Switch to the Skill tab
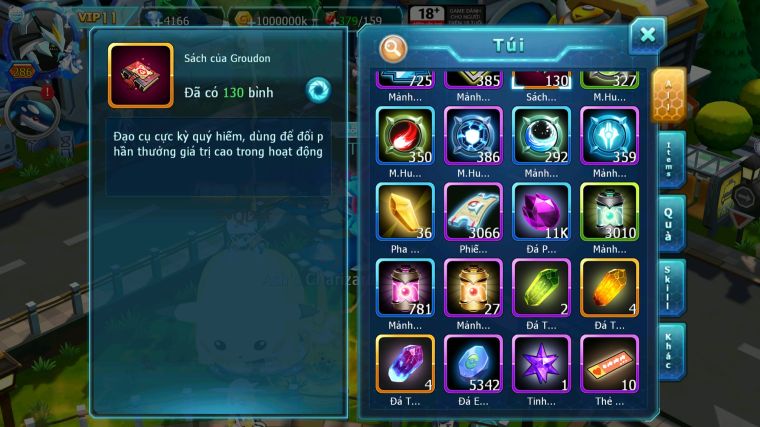The width and height of the screenshot is (760, 427). (671, 287)
